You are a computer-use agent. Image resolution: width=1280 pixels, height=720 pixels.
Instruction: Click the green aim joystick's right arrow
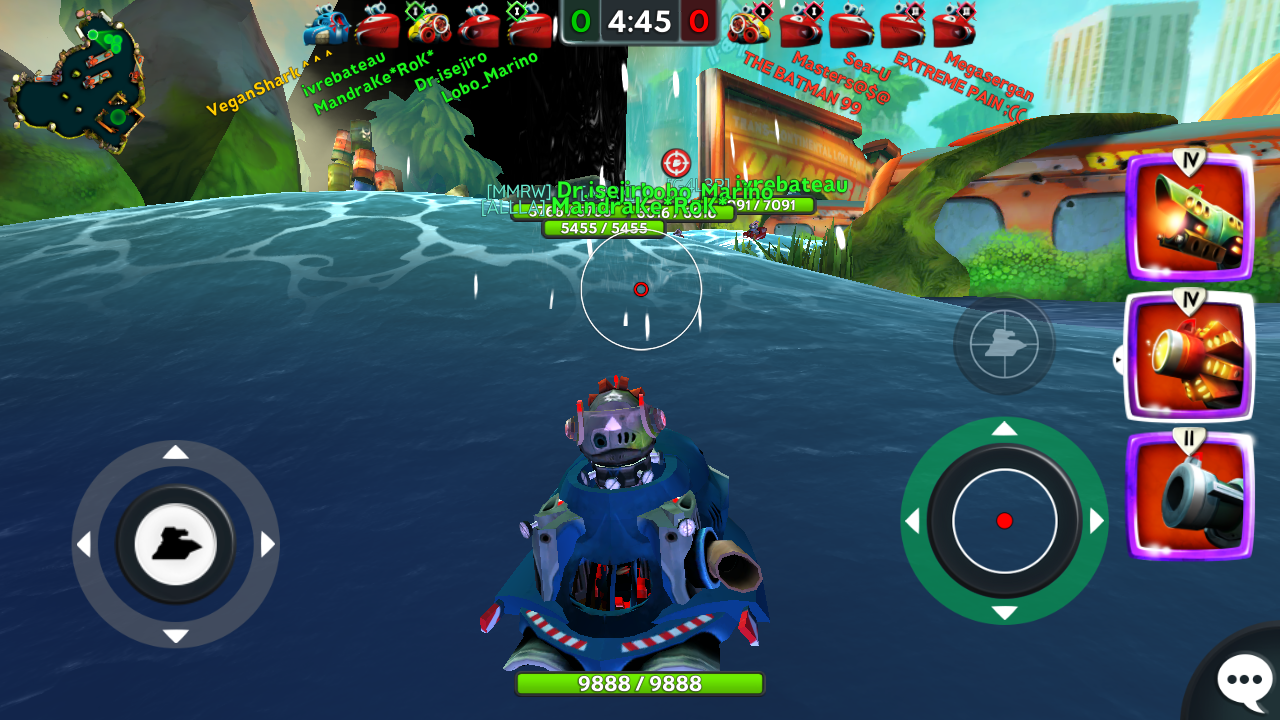click(1097, 521)
